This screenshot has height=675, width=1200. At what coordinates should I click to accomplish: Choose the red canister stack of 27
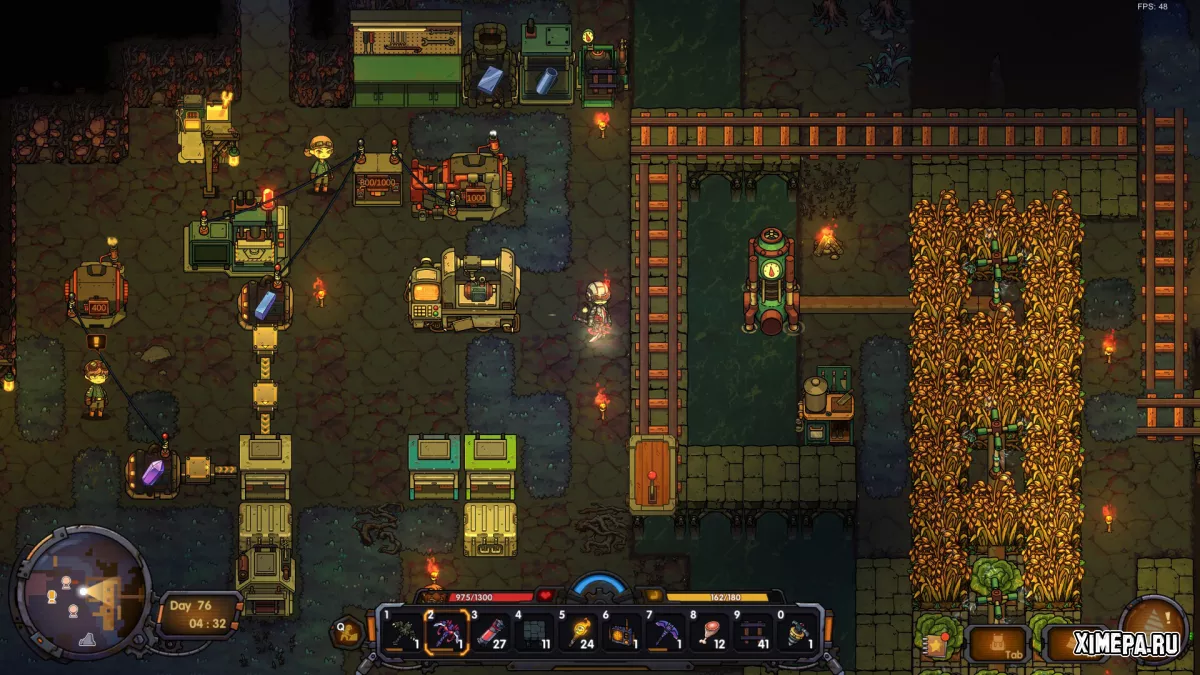(x=490, y=633)
